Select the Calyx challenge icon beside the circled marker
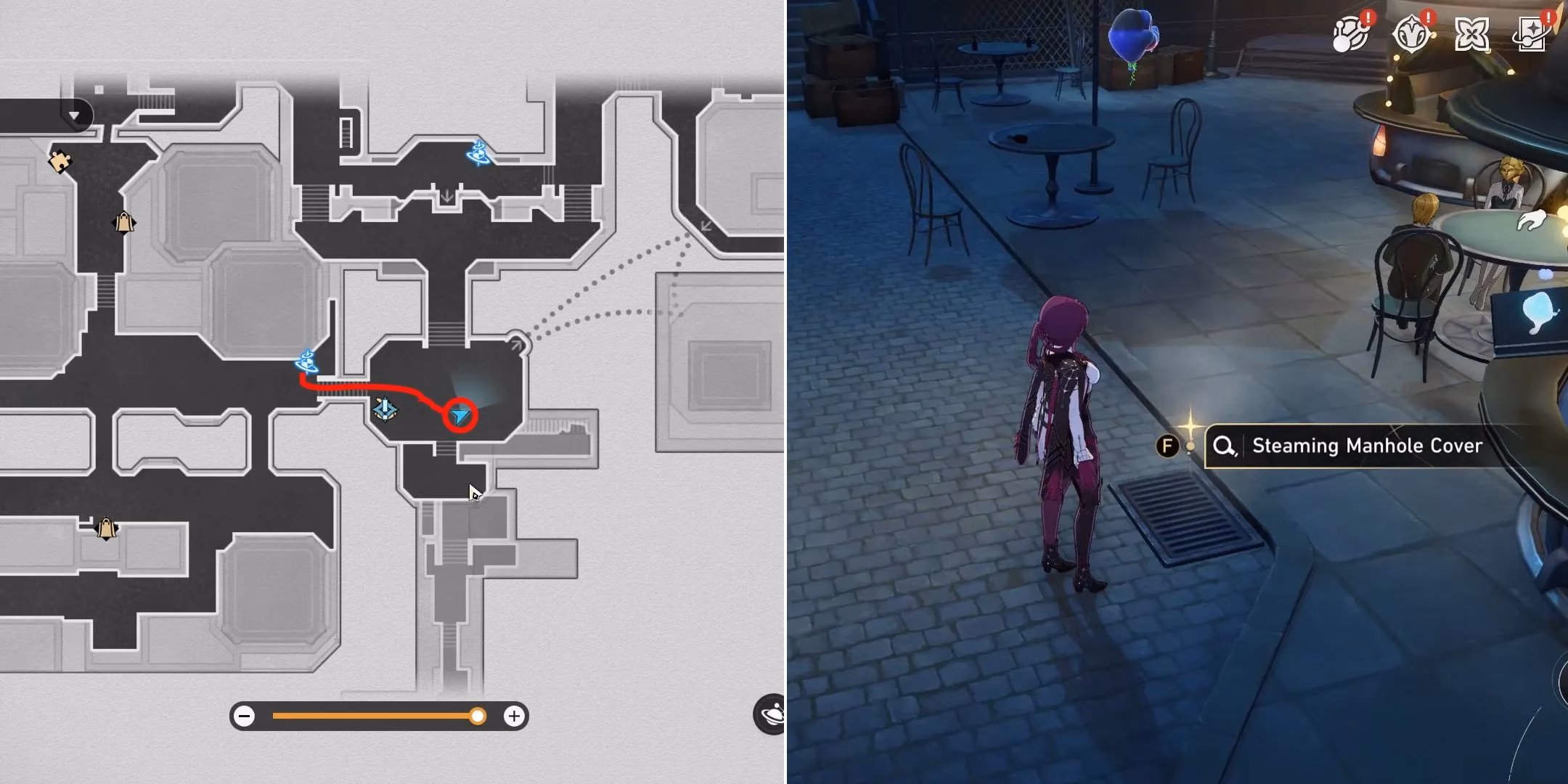The height and width of the screenshot is (784, 1568). [385, 410]
